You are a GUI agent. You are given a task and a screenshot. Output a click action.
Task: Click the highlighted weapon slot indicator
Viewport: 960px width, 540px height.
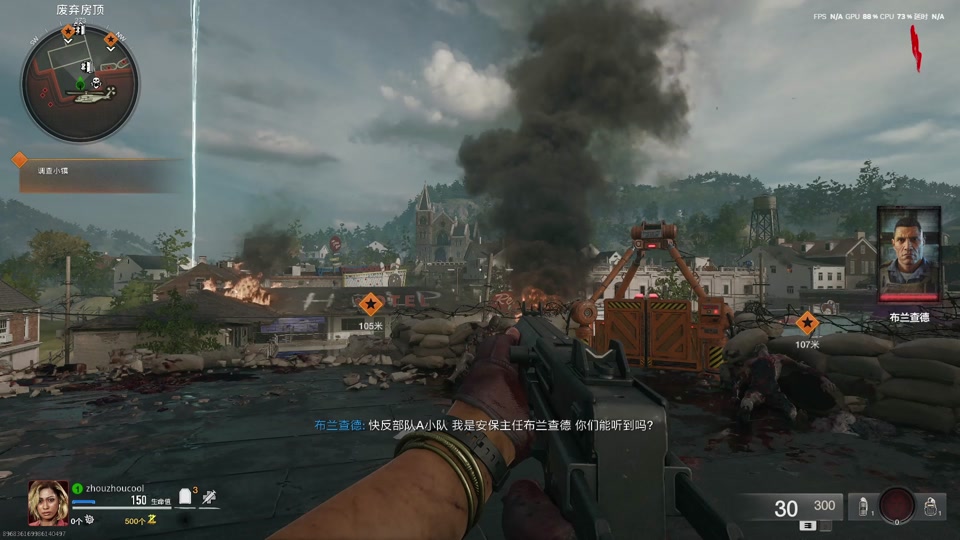coord(805,526)
